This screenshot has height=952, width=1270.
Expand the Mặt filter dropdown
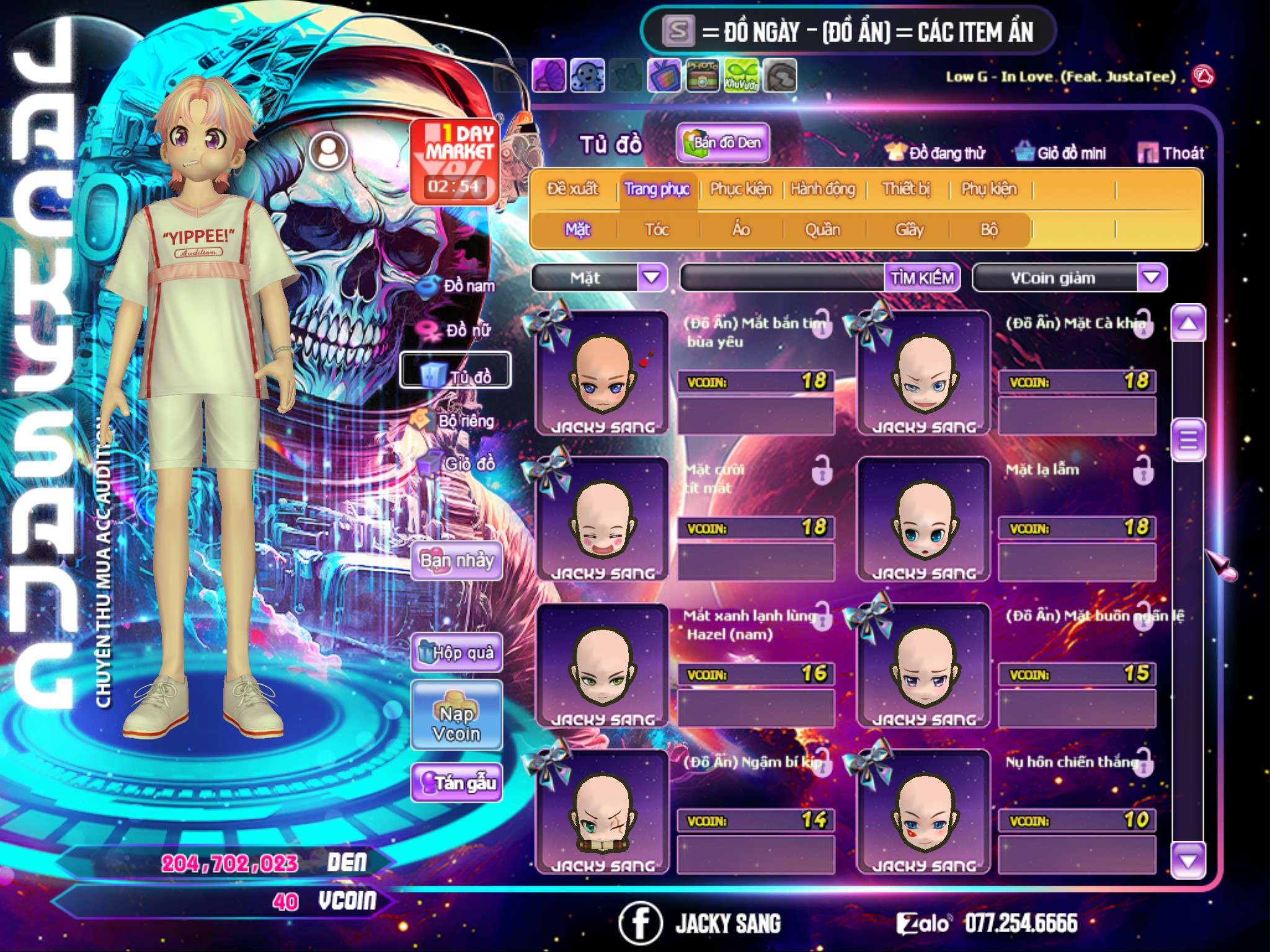[651, 278]
